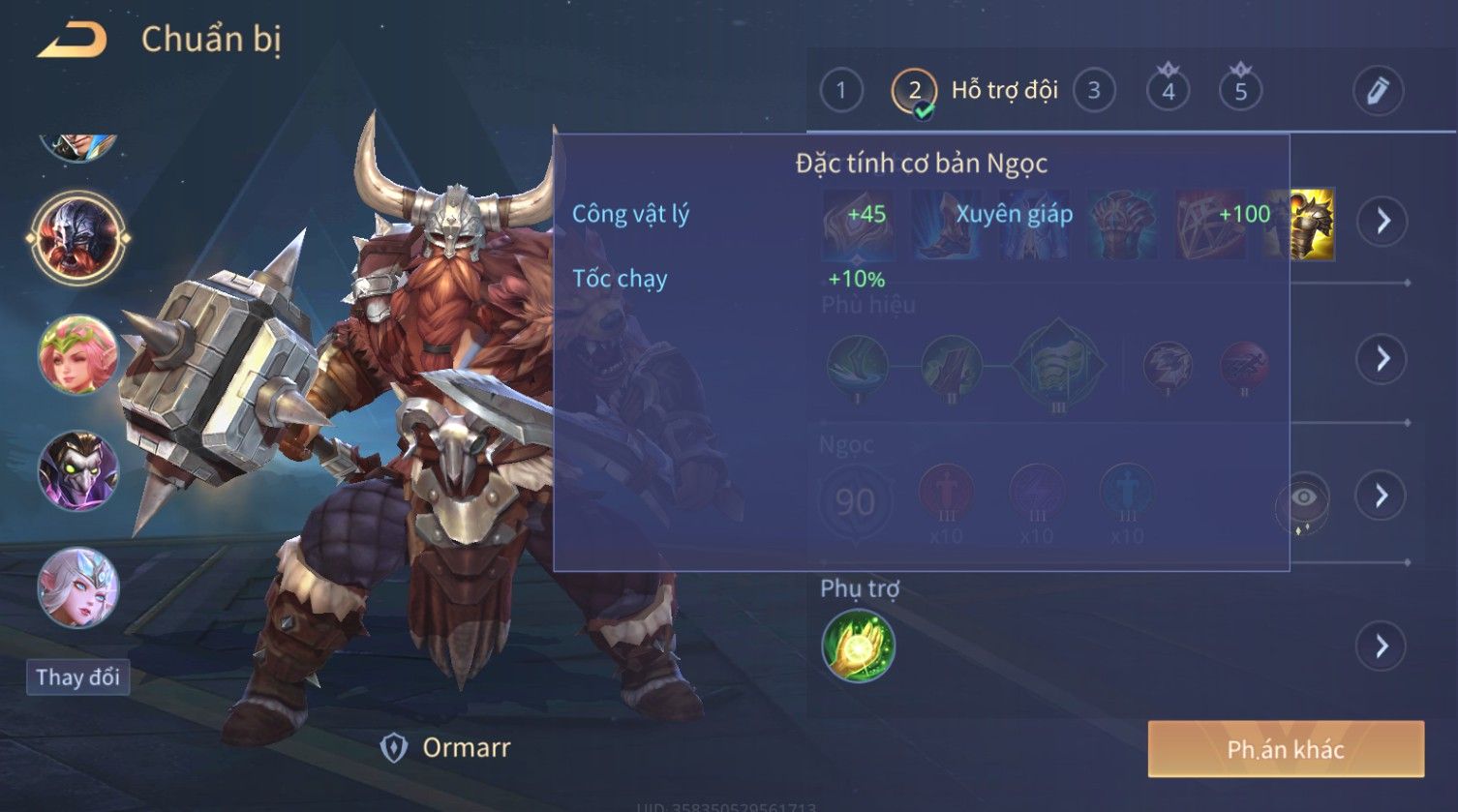The height and width of the screenshot is (812, 1458).
Task: Click the Phản khác button
Action: point(1285,749)
